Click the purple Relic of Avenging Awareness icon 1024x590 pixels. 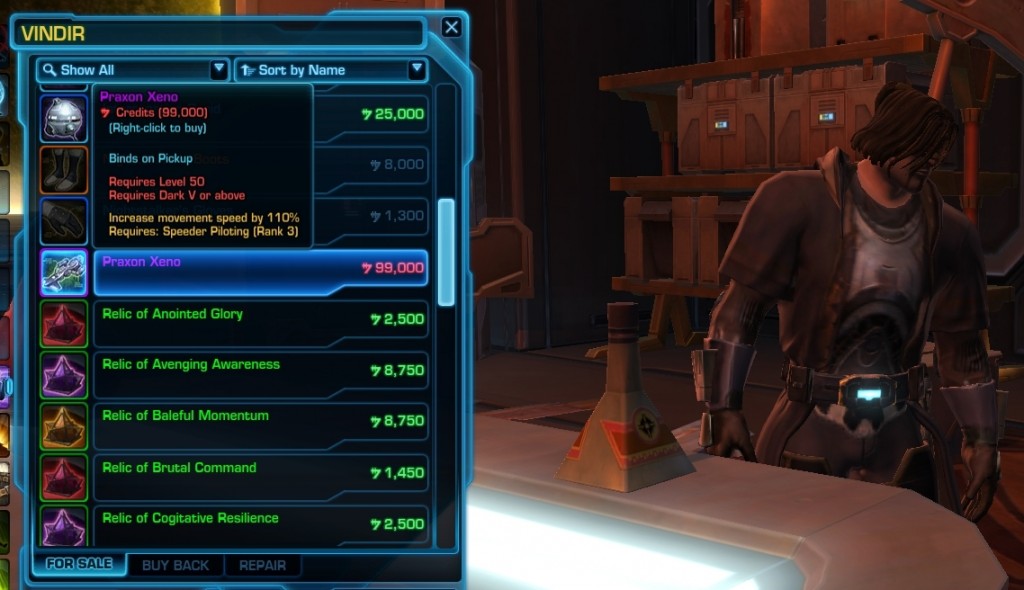point(64,374)
